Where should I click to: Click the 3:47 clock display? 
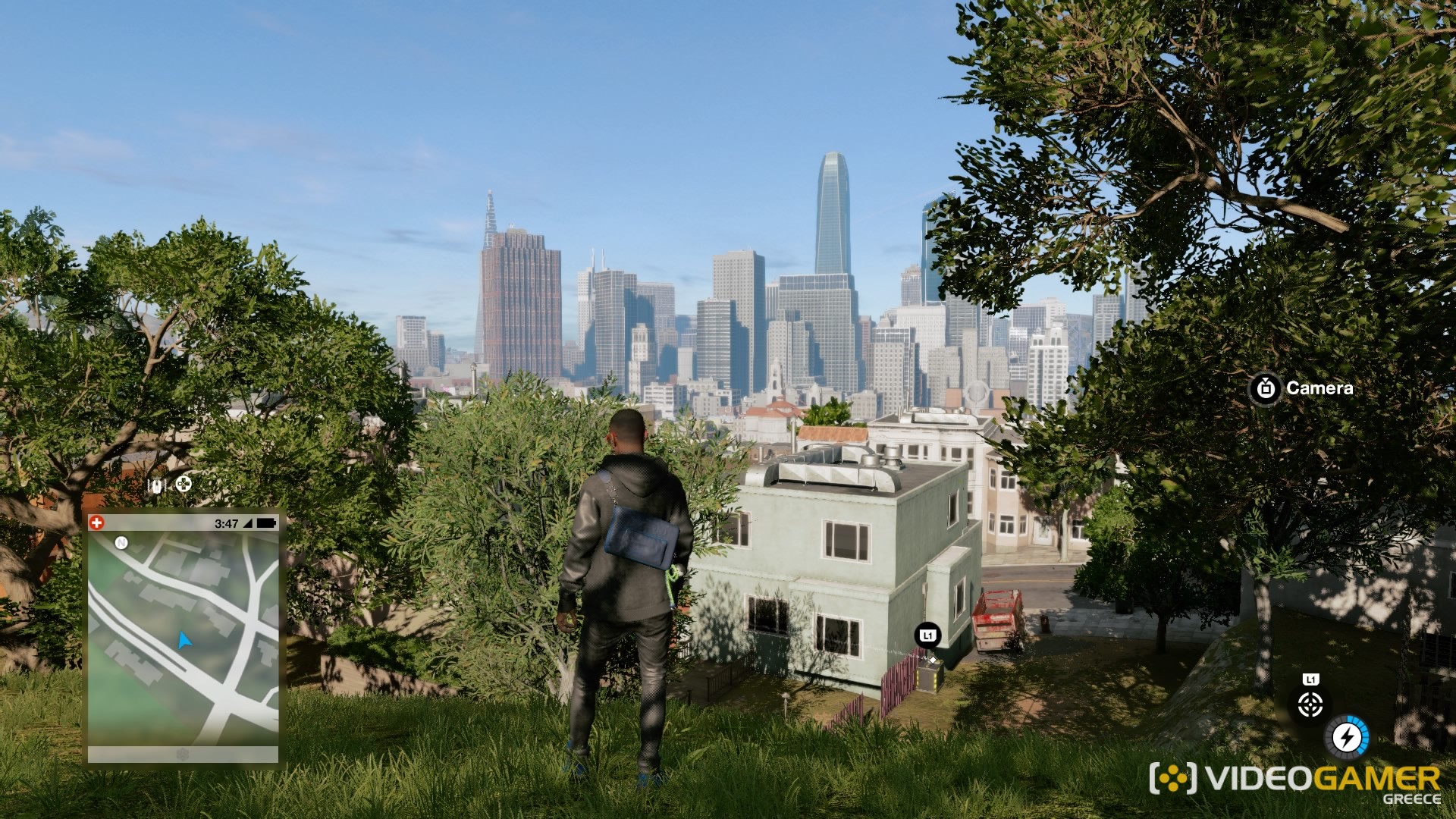coord(226,522)
